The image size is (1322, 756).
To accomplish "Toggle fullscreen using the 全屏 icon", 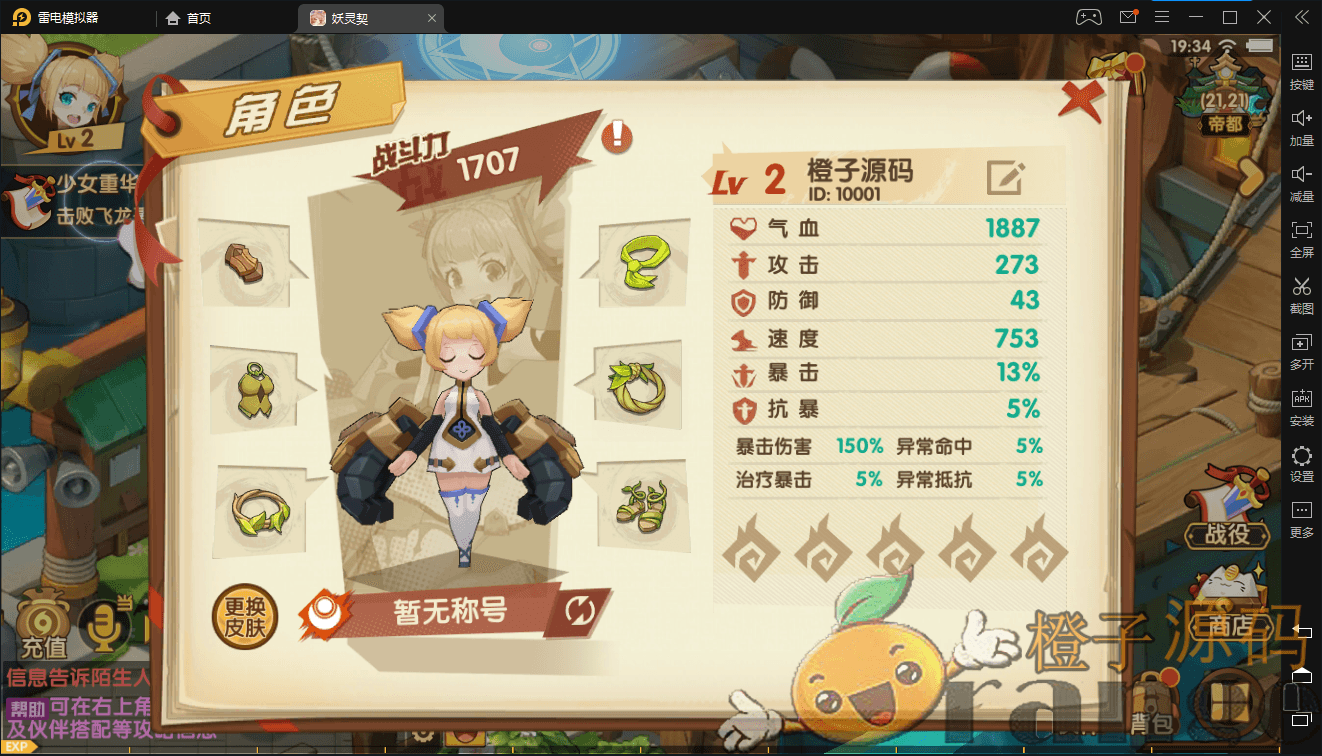I will click(x=1301, y=237).
